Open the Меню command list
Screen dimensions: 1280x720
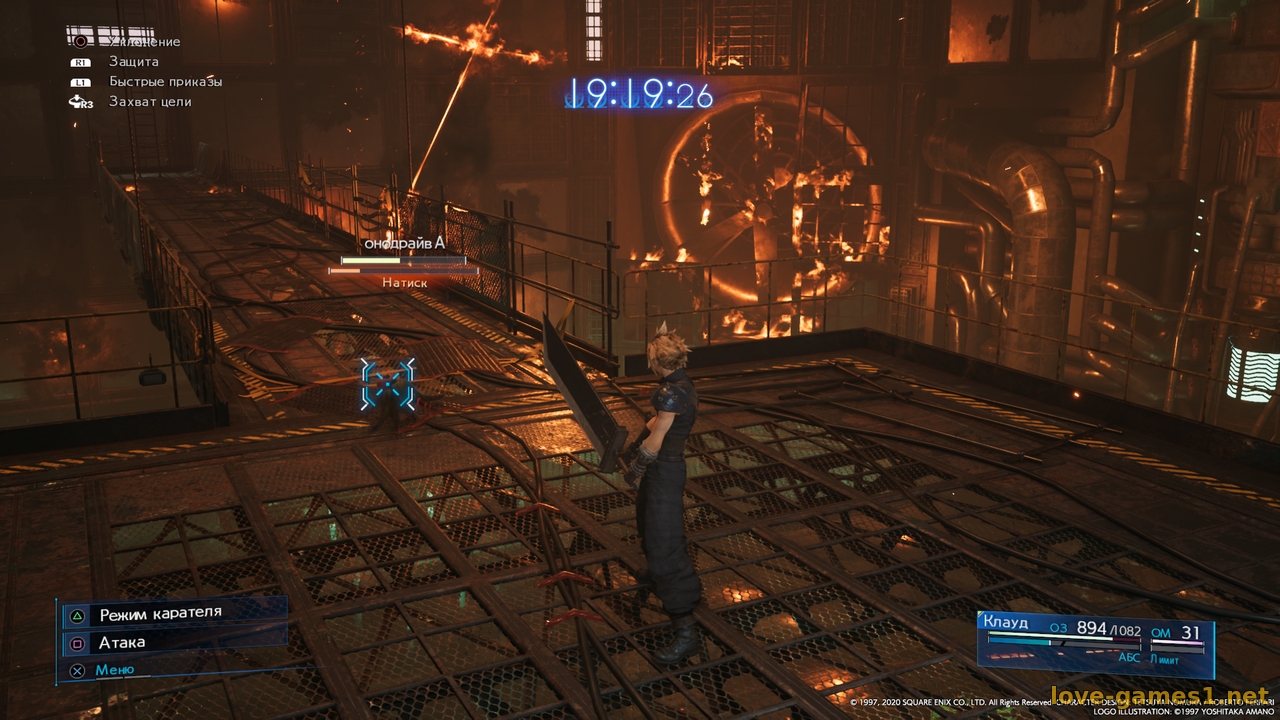click(114, 669)
